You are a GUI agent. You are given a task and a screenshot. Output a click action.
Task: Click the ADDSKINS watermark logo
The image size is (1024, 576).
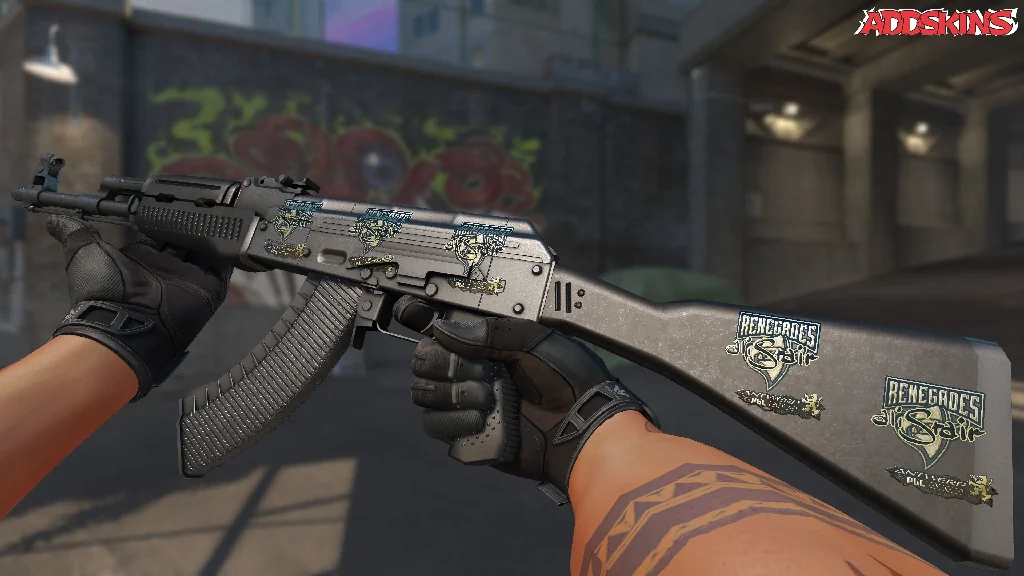pos(938,22)
